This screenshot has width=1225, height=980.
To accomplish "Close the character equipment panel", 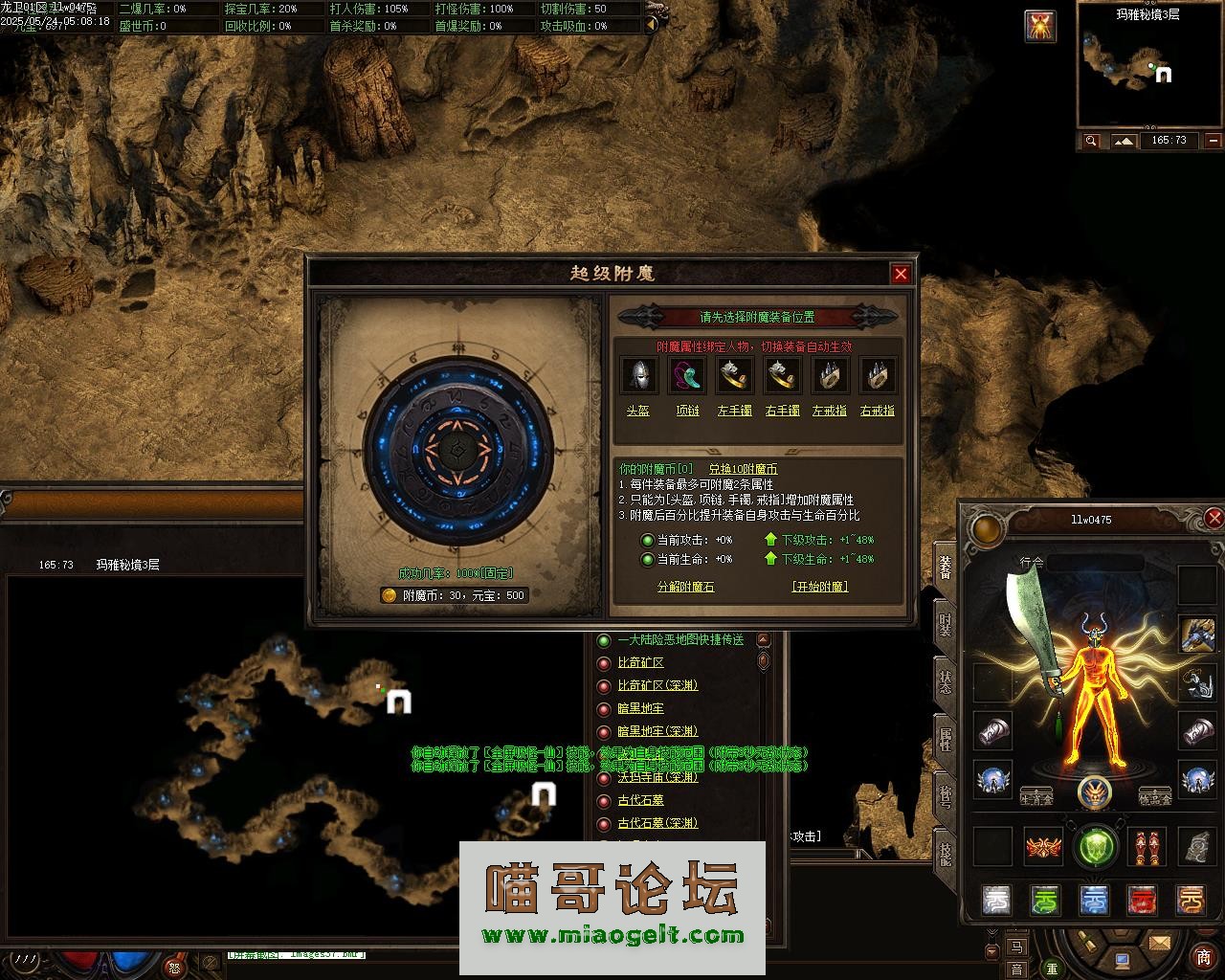I will pos(1214,519).
